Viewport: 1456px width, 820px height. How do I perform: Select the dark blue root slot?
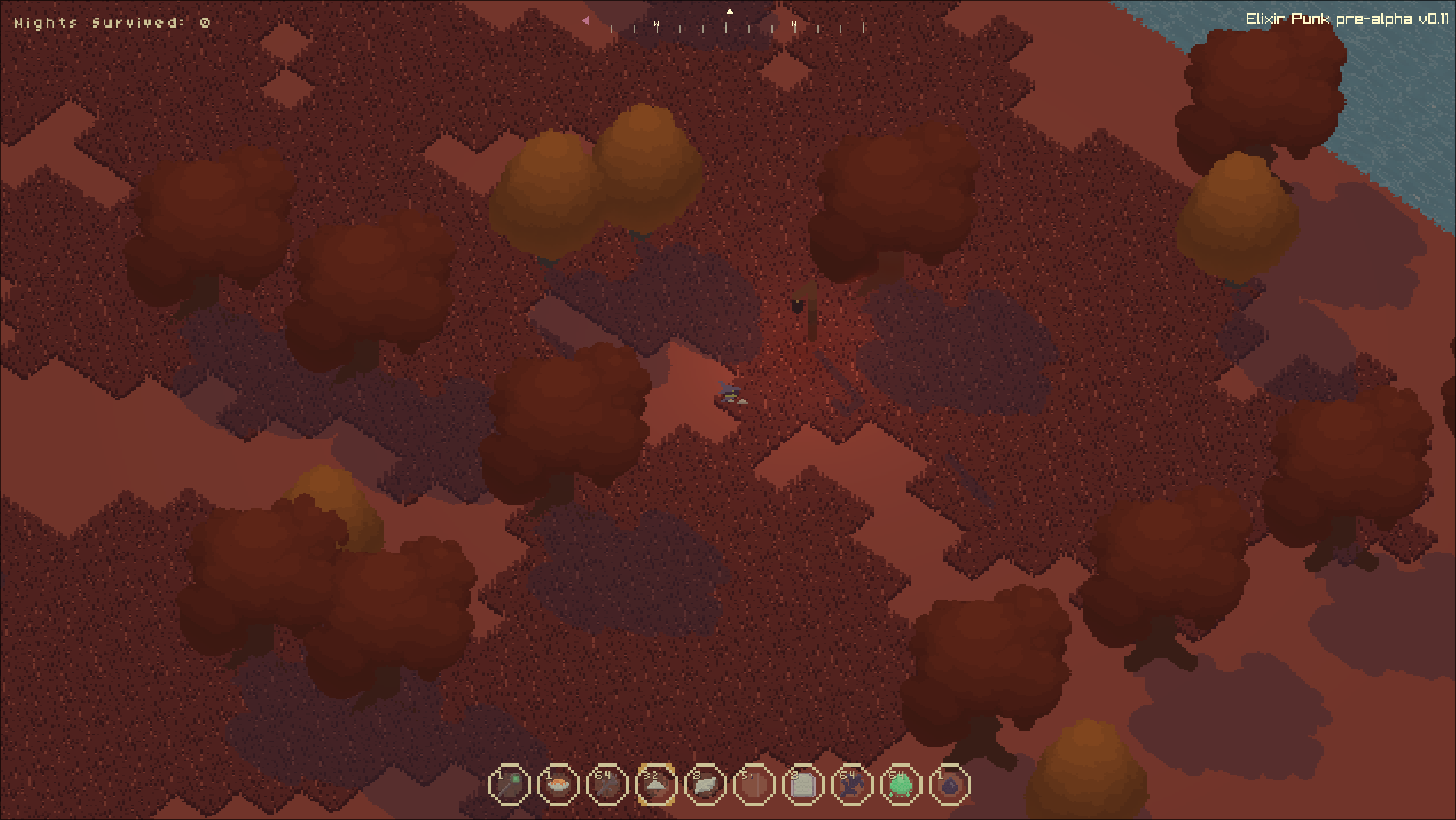(852, 785)
